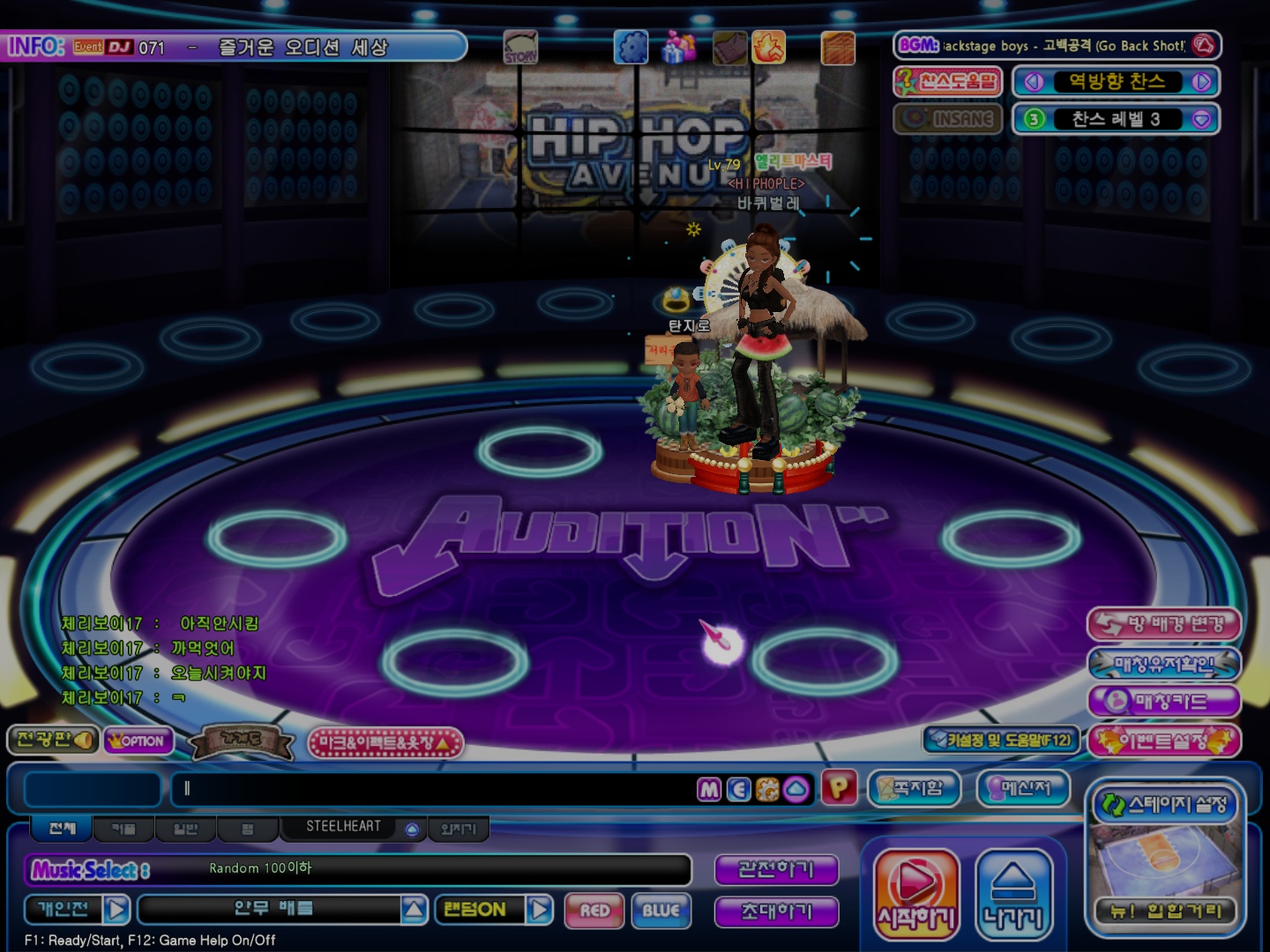The height and width of the screenshot is (952, 1270).
Task: Switch to the 전체 chat tab
Action: [x=62, y=829]
